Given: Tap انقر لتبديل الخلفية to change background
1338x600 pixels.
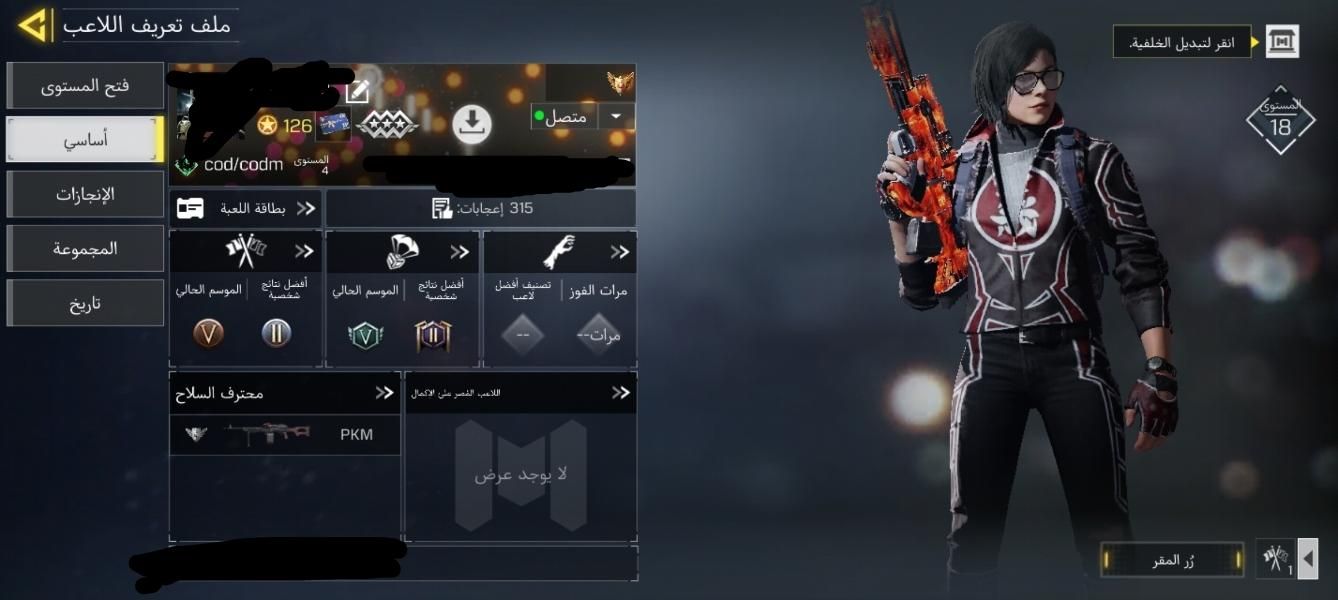Looking at the screenshot, I should click(x=1182, y=42).
